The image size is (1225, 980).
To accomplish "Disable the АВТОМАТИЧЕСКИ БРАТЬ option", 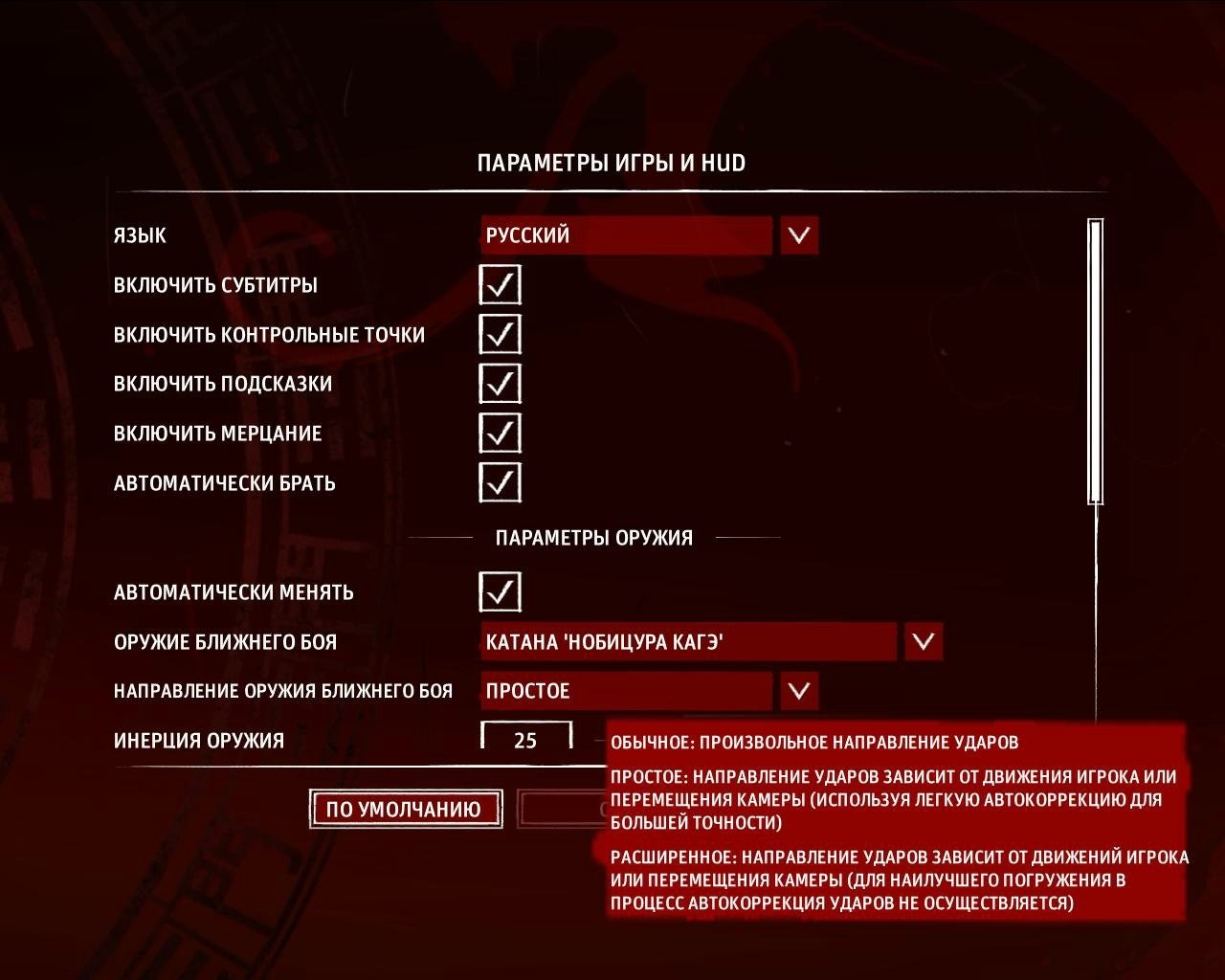I will pyautogui.click(x=499, y=483).
